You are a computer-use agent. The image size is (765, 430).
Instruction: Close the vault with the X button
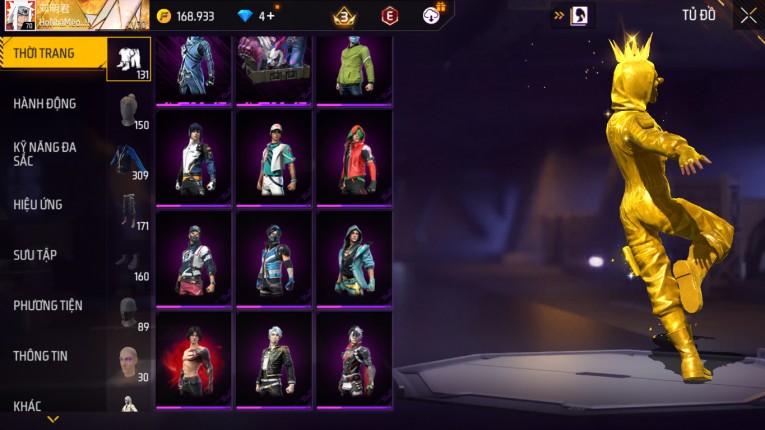click(748, 15)
